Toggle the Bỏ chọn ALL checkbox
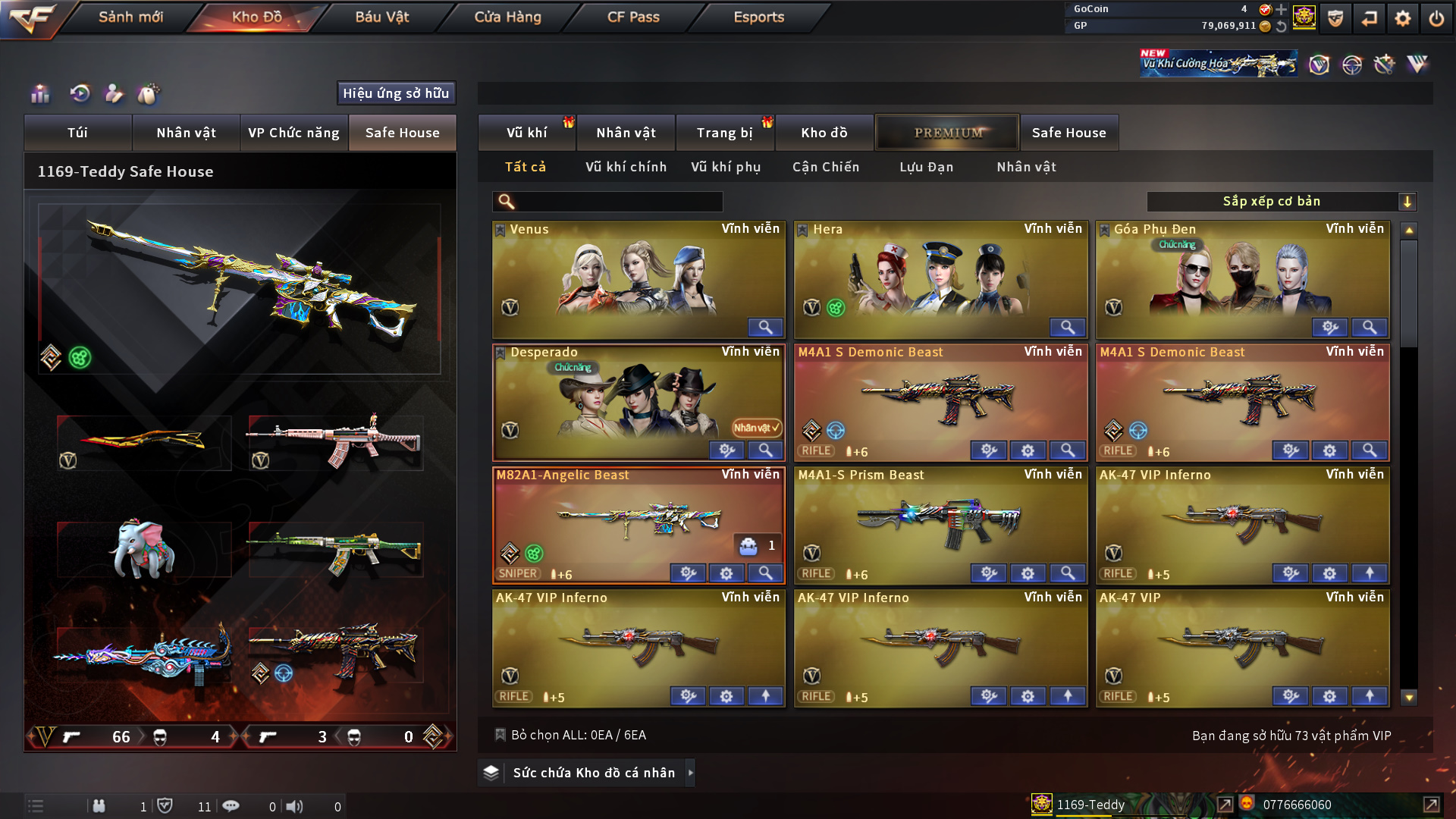Viewport: 1456px width, 819px height. coord(500,735)
